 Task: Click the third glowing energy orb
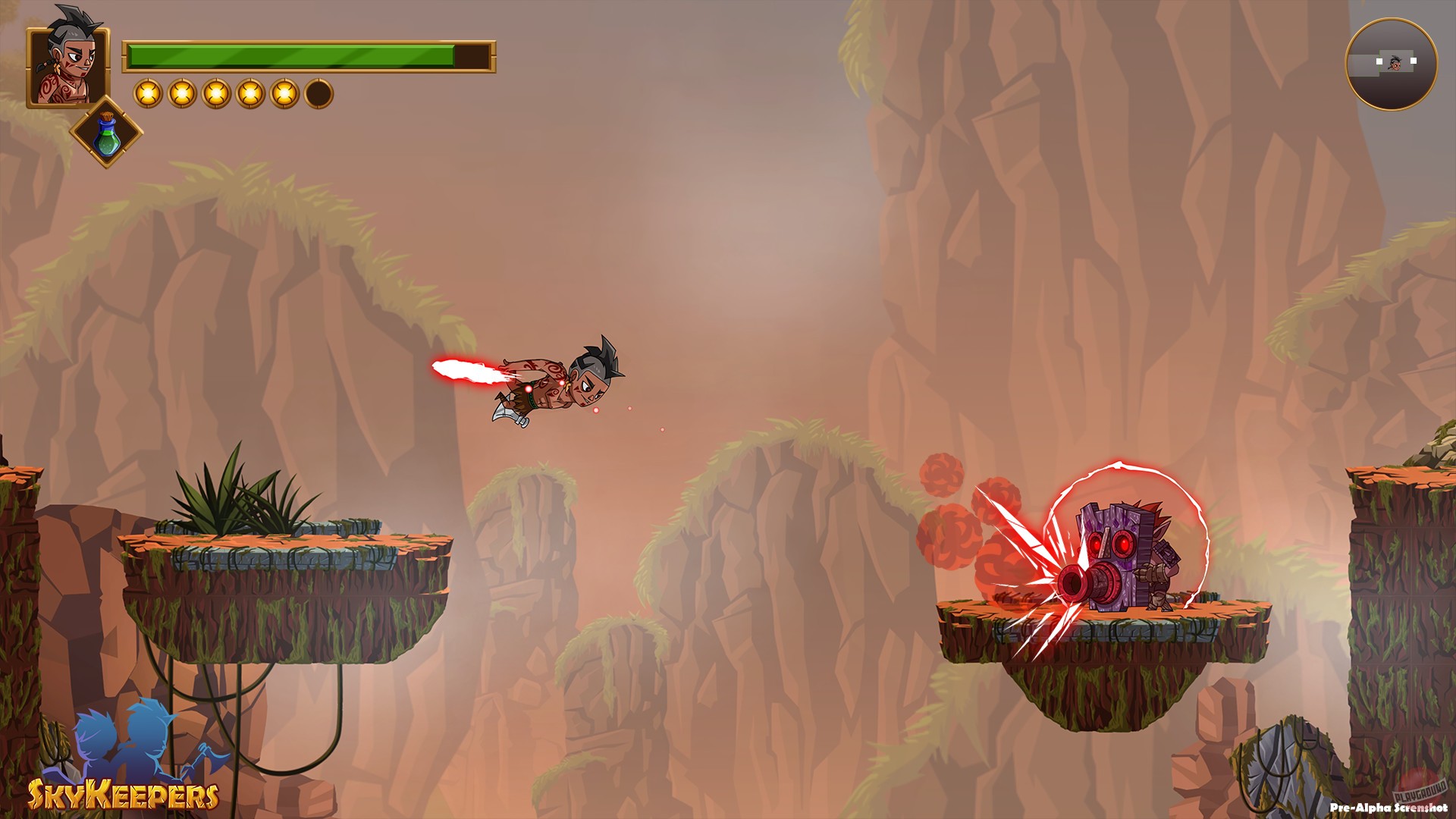(x=215, y=93)
